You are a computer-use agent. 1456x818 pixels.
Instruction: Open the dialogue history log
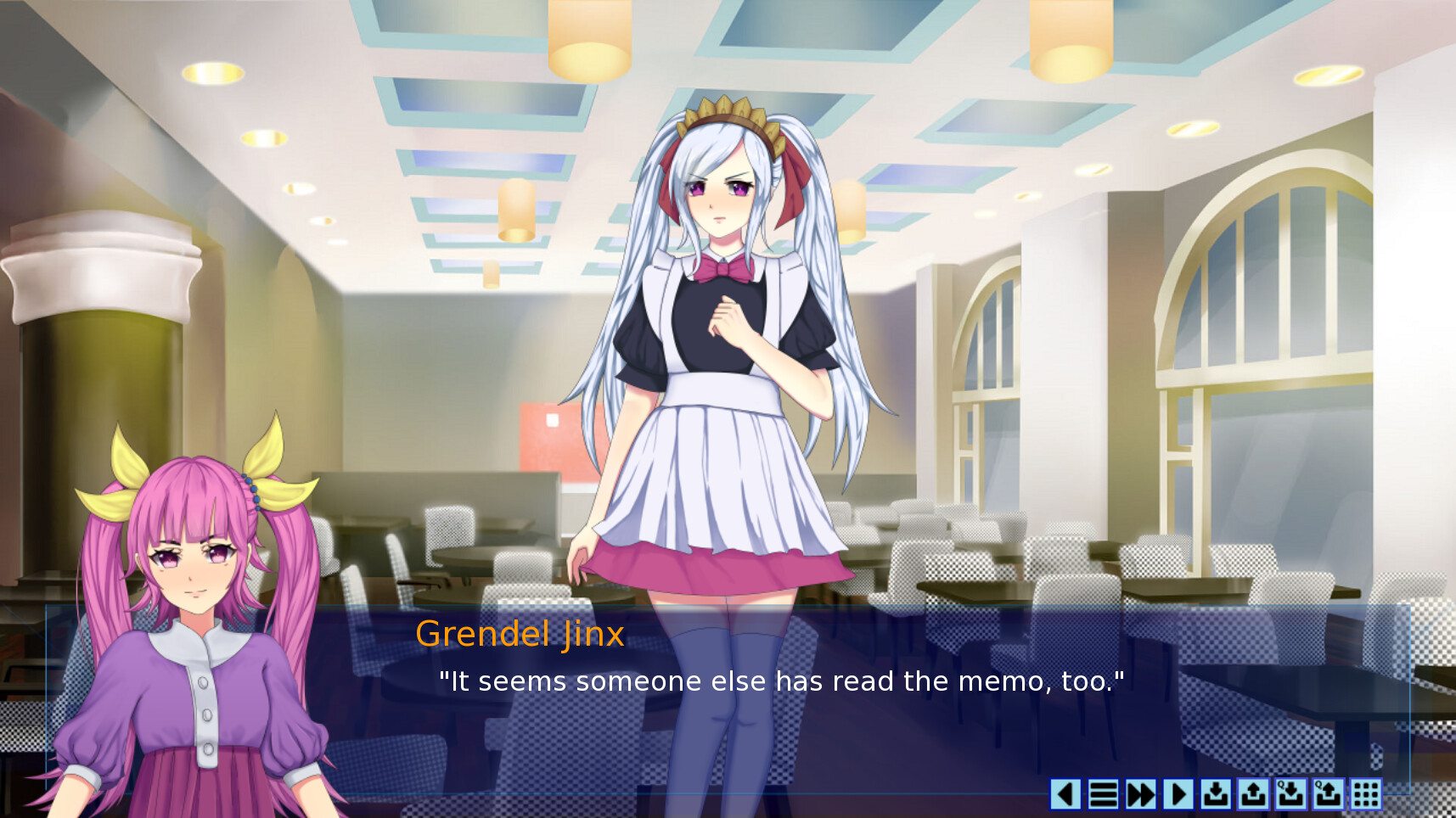click(1104, 796)
